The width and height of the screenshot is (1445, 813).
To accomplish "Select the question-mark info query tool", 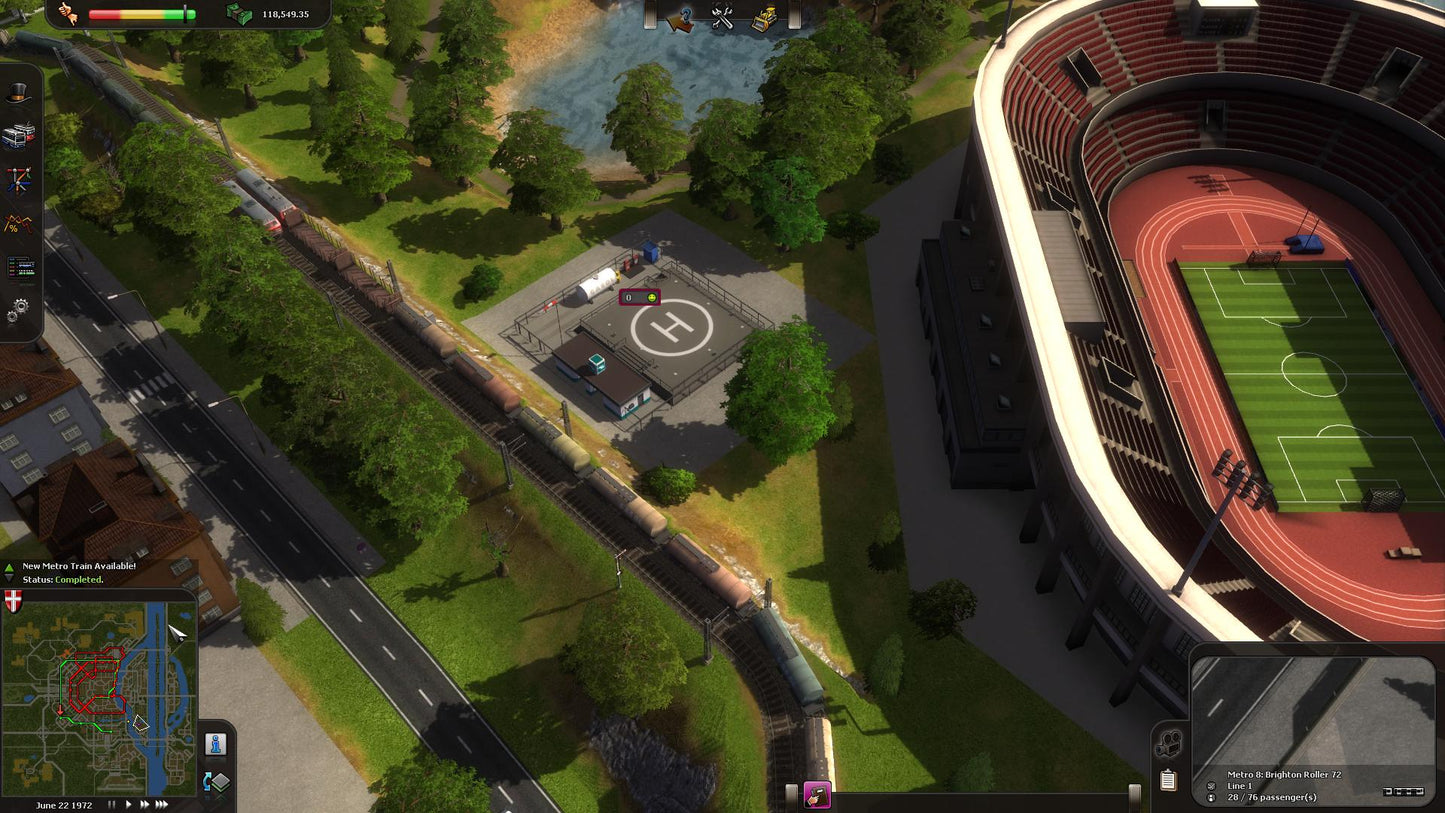I will pos(683,18).
